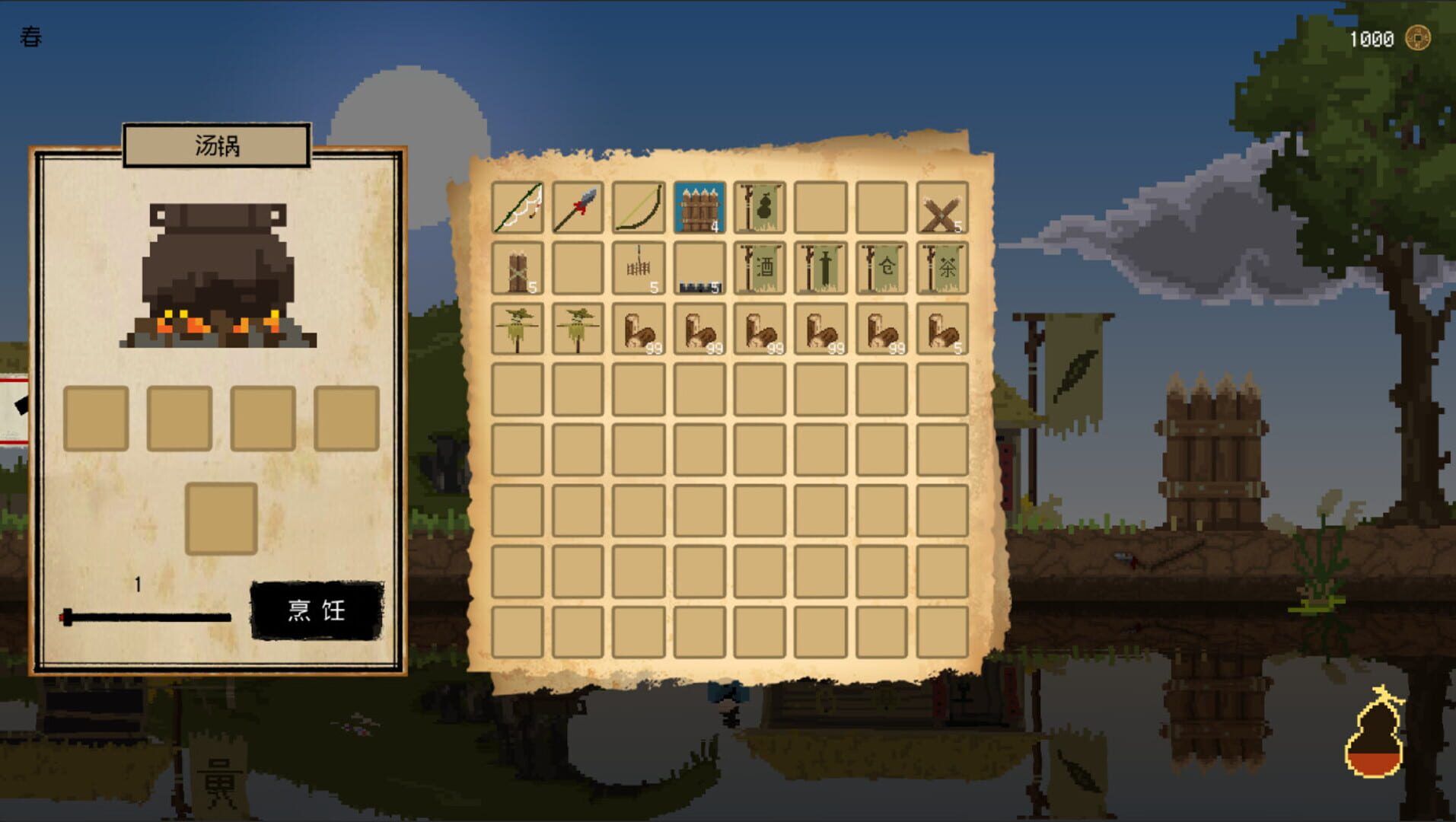Click the highlighted wooden palisade stack
This screenshot has width=1456, height=822.
click(699, 205)
